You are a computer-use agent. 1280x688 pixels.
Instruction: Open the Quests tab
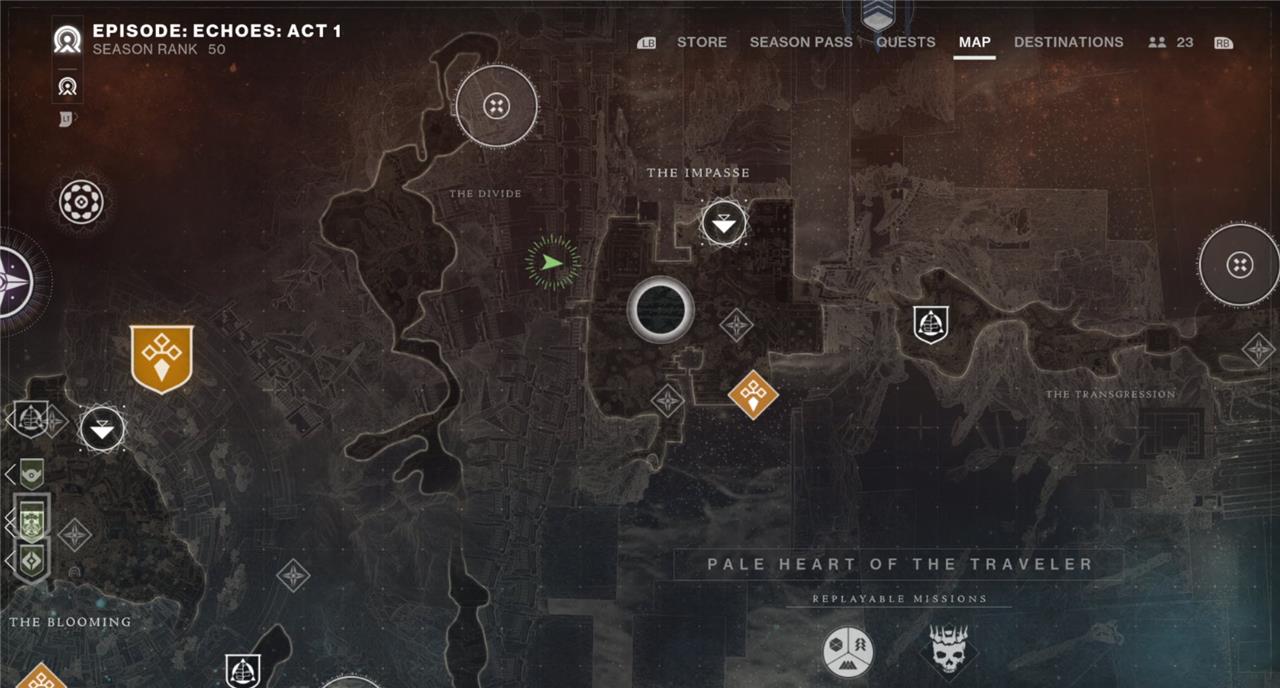point(906,42)
